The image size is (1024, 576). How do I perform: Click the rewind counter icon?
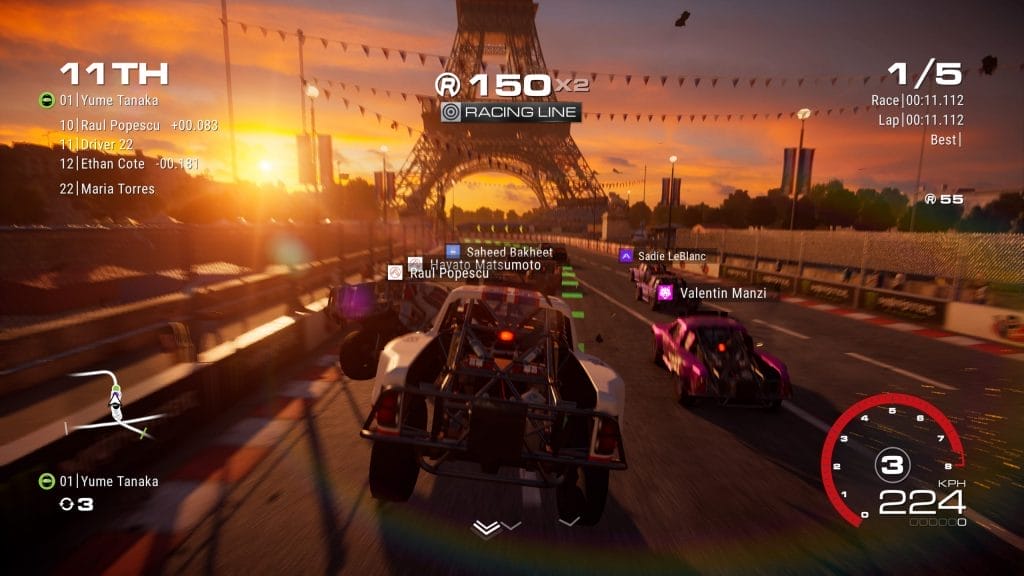66,504
